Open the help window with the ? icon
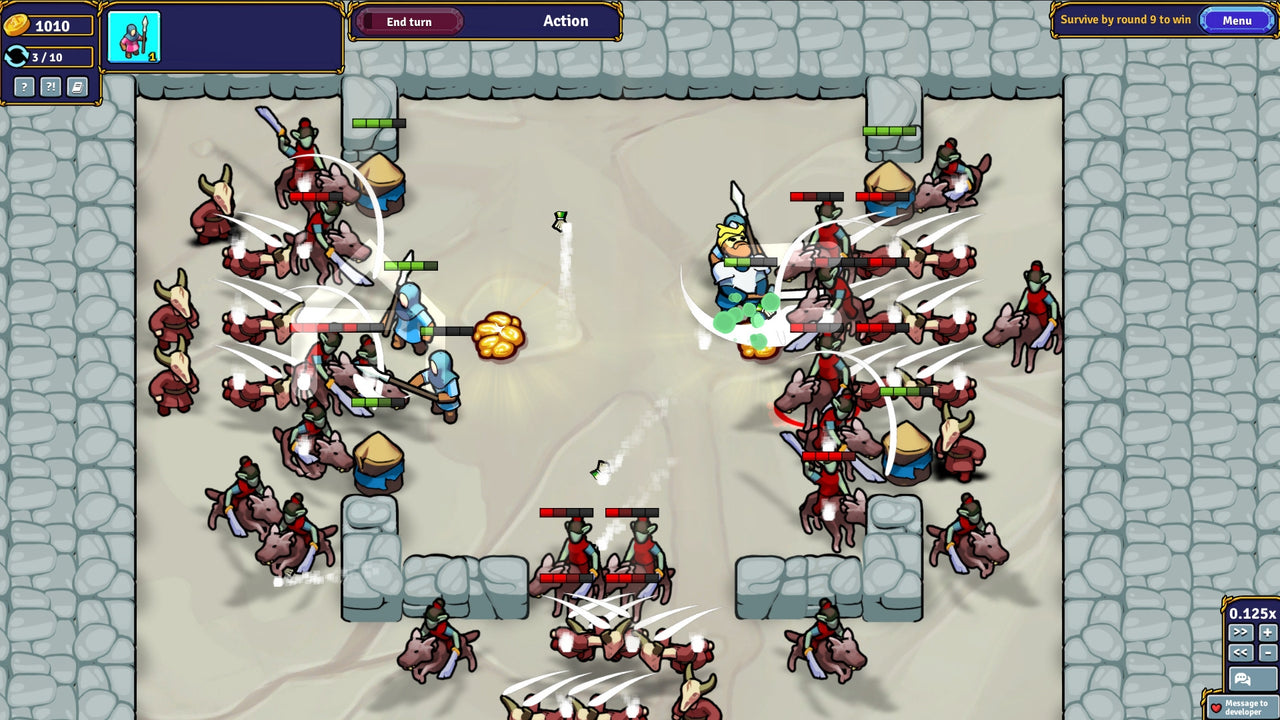This screenshot has height=720, width=1280. [x=24, y=88]
